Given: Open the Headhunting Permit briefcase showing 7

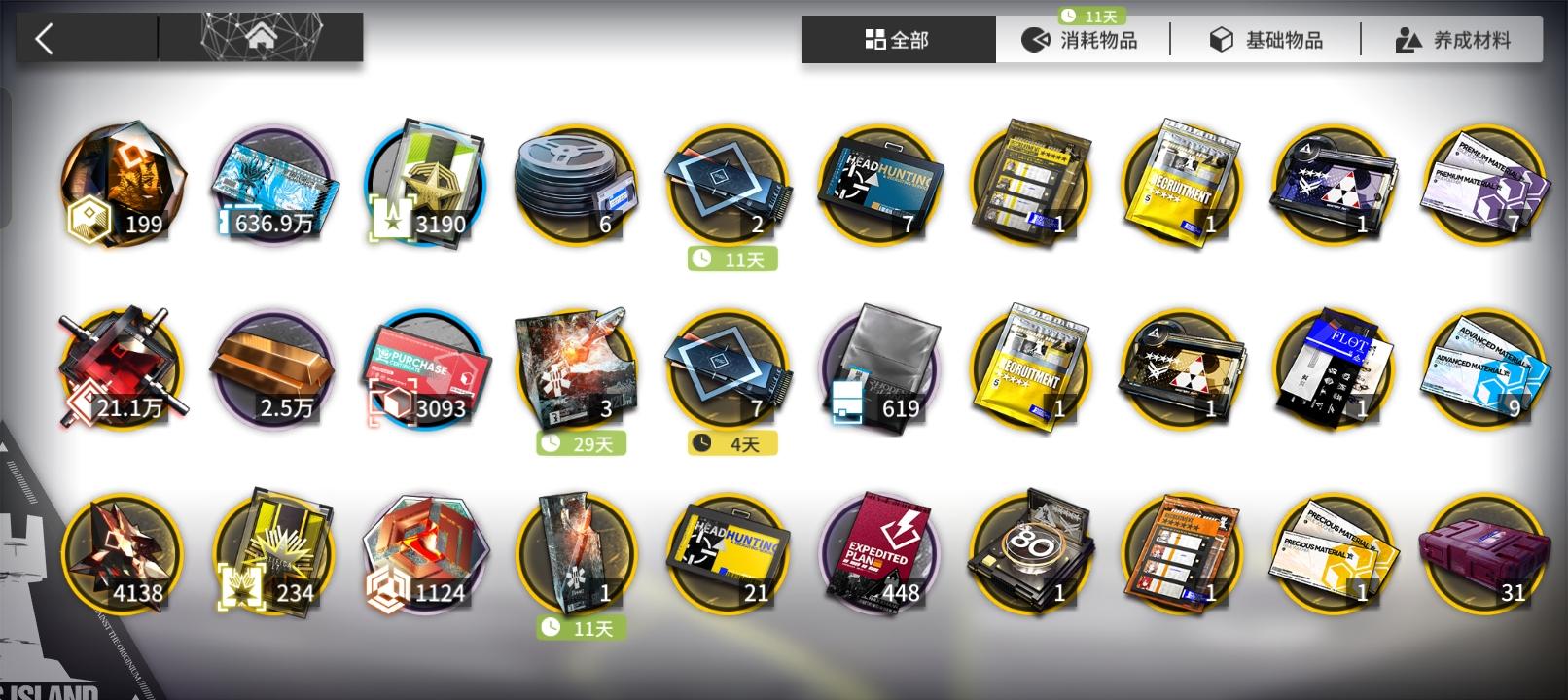Looking at the screenshot, I should [878, 185].
